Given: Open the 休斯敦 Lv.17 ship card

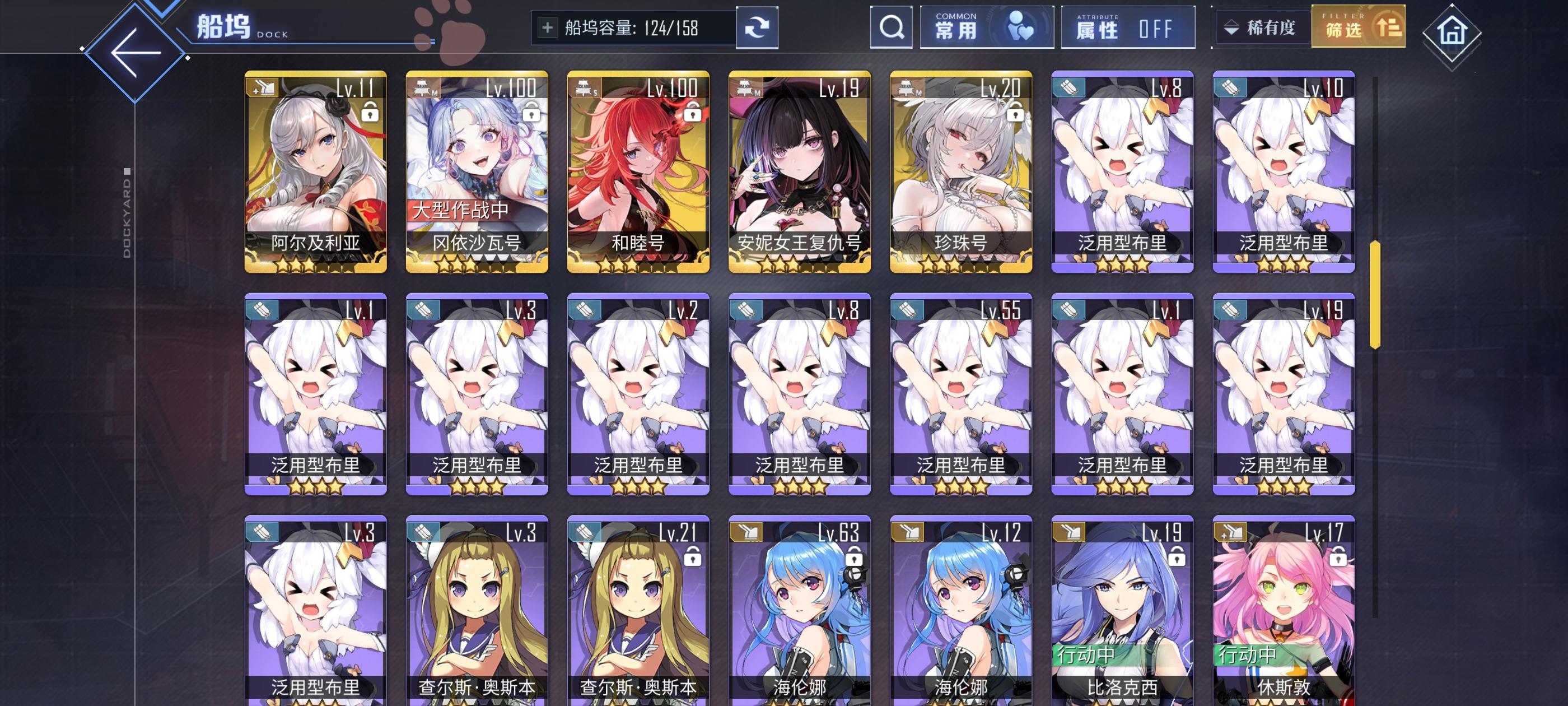Looking at the screenshot, I should coord(1284,603).
